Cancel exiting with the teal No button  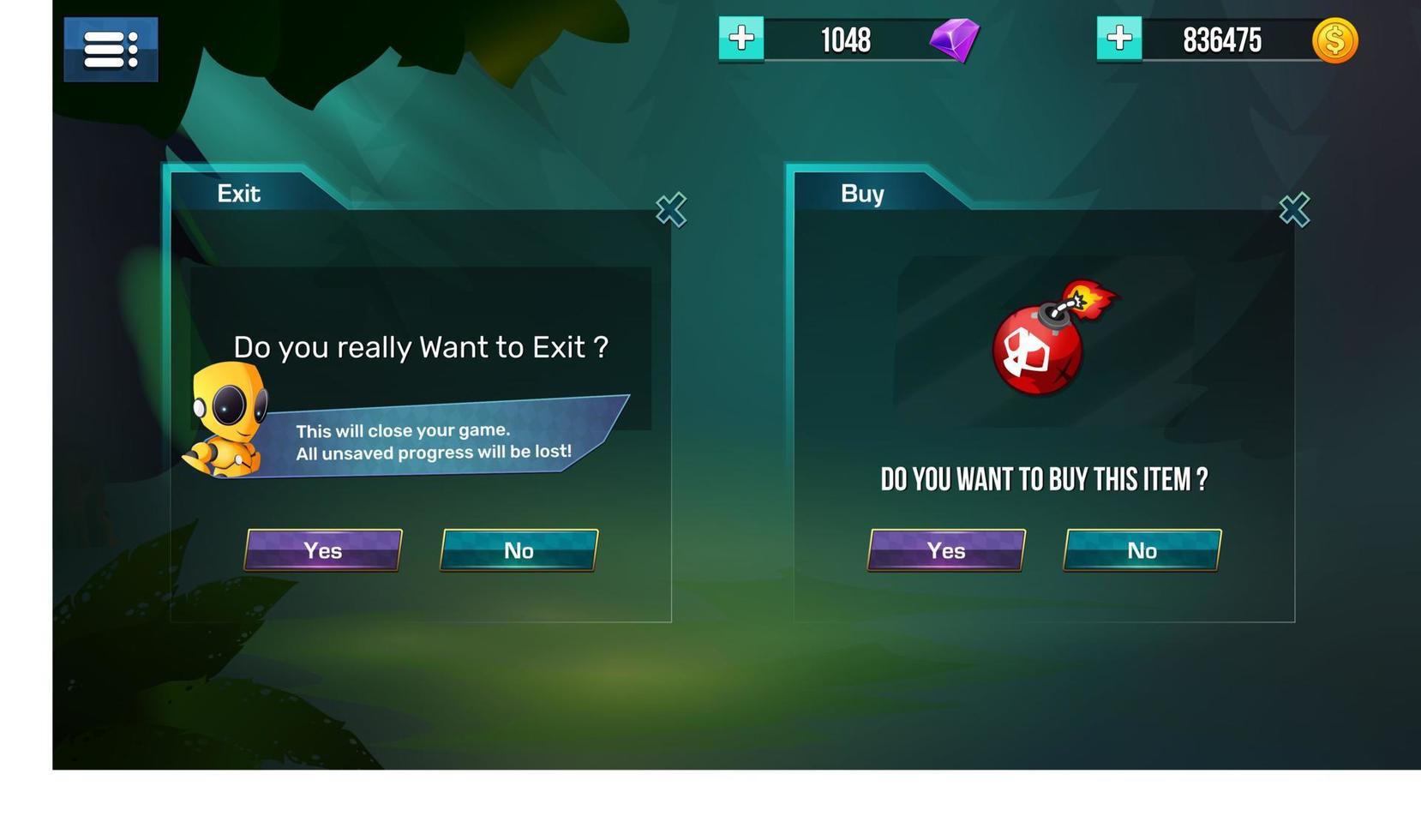point(519,551)
